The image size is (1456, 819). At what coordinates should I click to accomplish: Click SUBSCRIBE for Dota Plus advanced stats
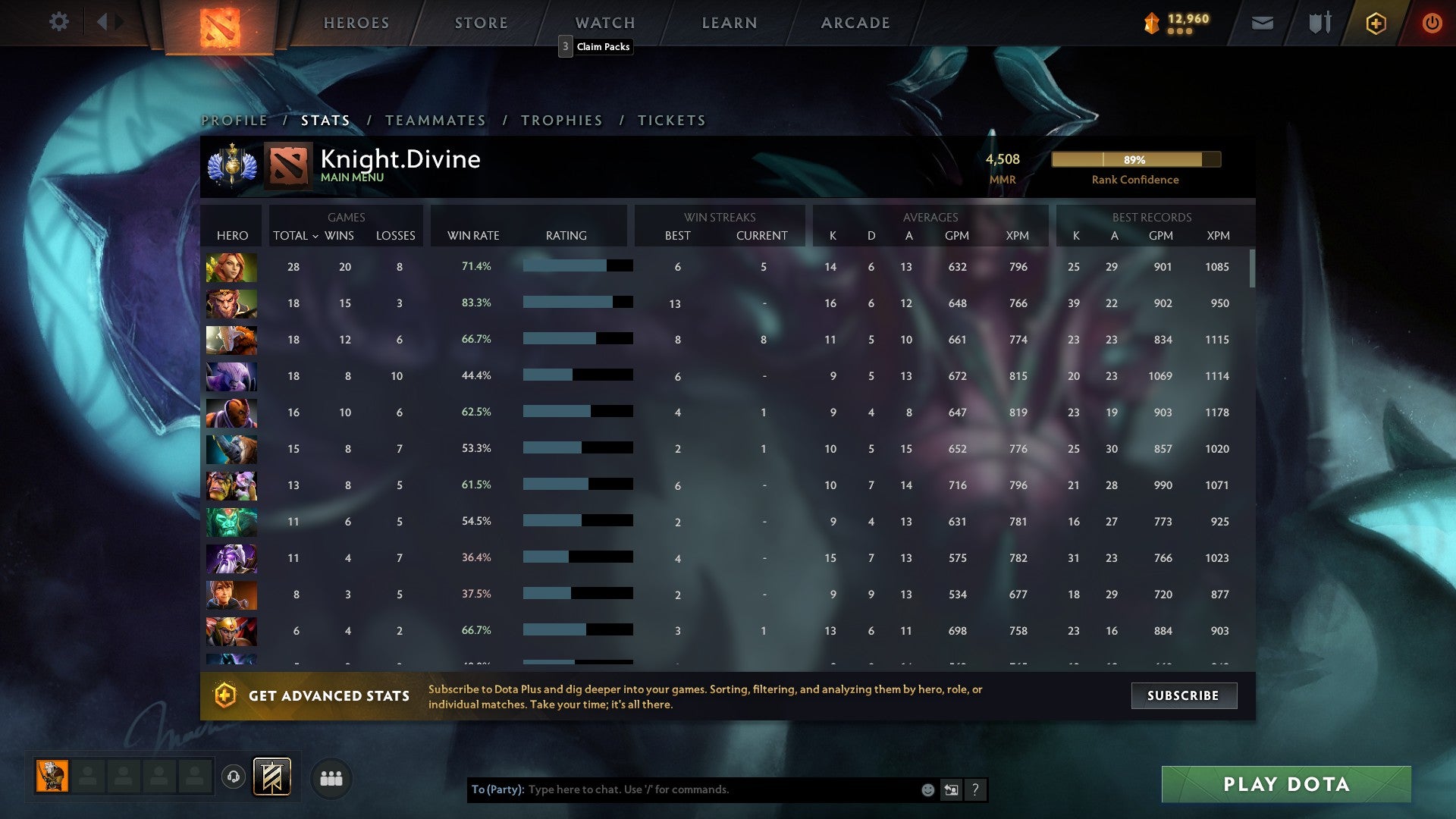(1184, 695)
